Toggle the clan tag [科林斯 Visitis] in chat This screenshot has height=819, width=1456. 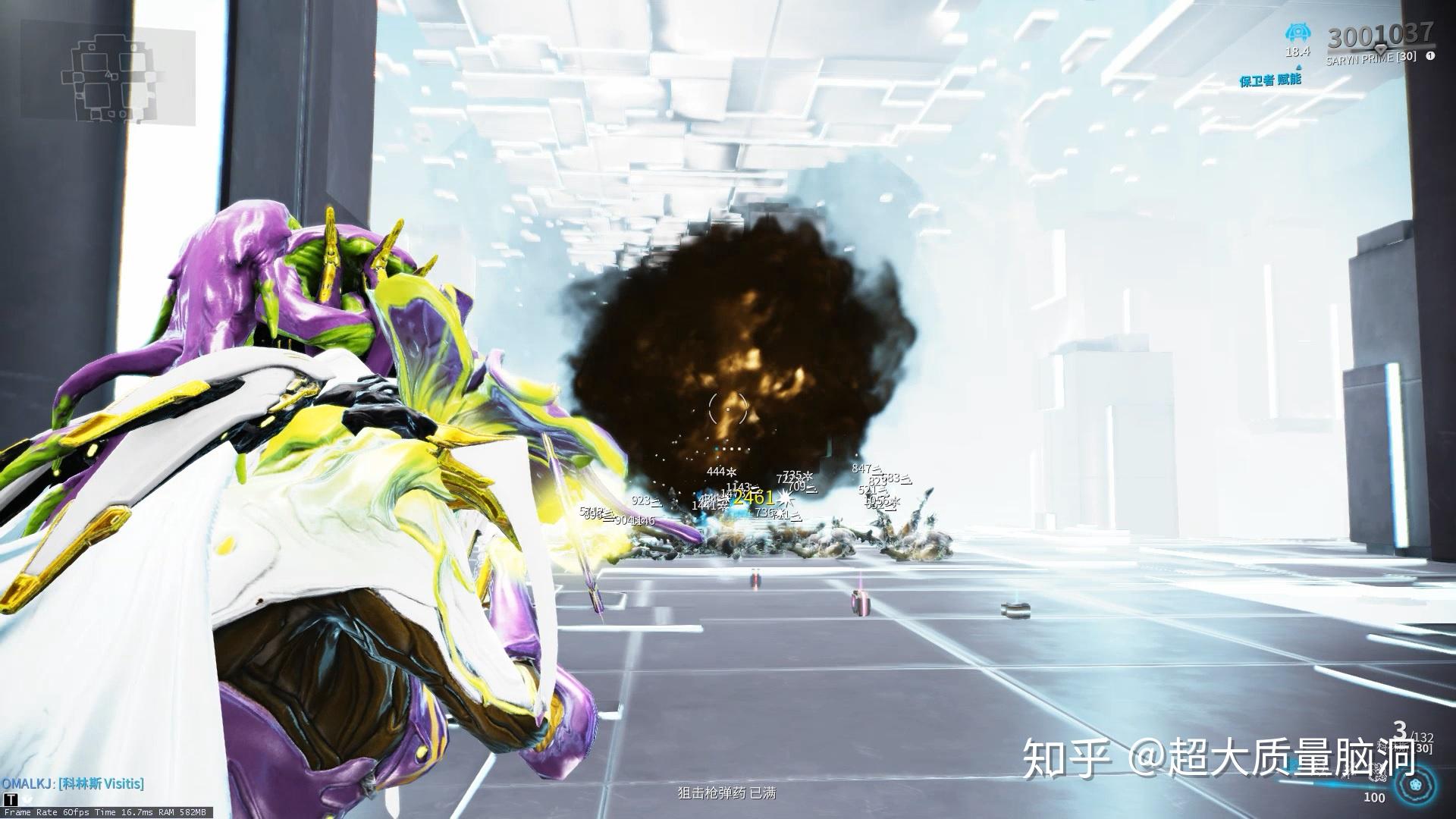pyautogui.click(x=101, y=783)
